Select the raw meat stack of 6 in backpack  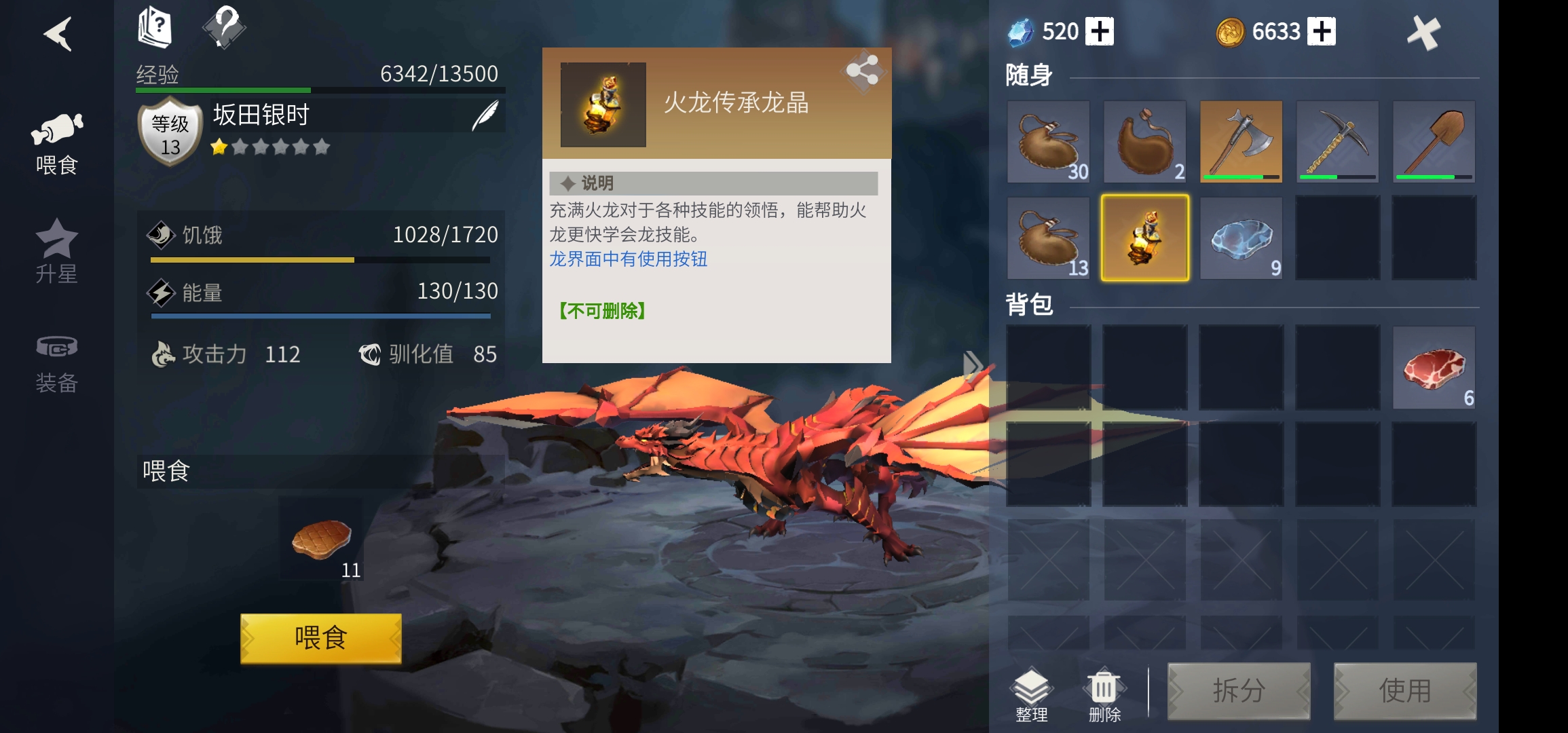tap(1434, 368)
